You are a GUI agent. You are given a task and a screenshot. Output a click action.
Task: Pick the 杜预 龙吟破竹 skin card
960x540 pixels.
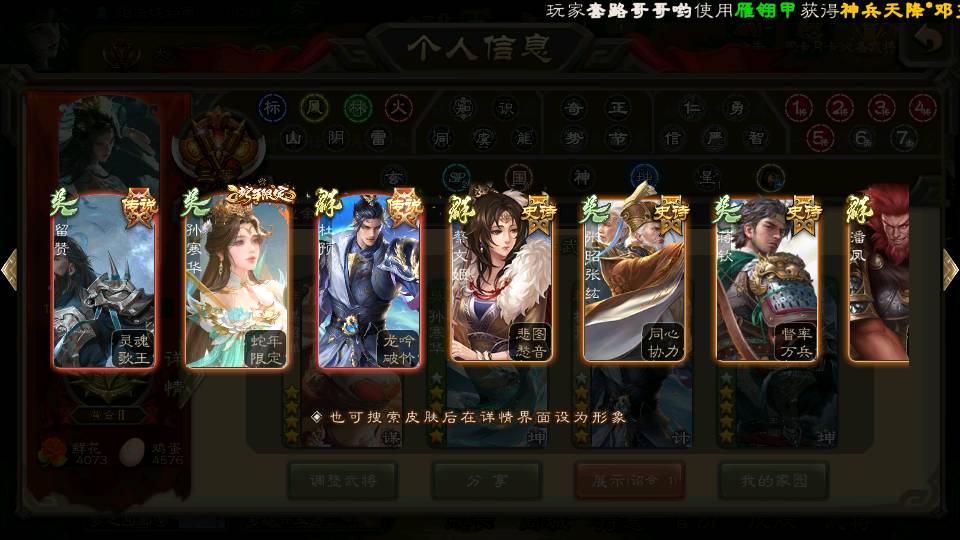tap(368, 280)
